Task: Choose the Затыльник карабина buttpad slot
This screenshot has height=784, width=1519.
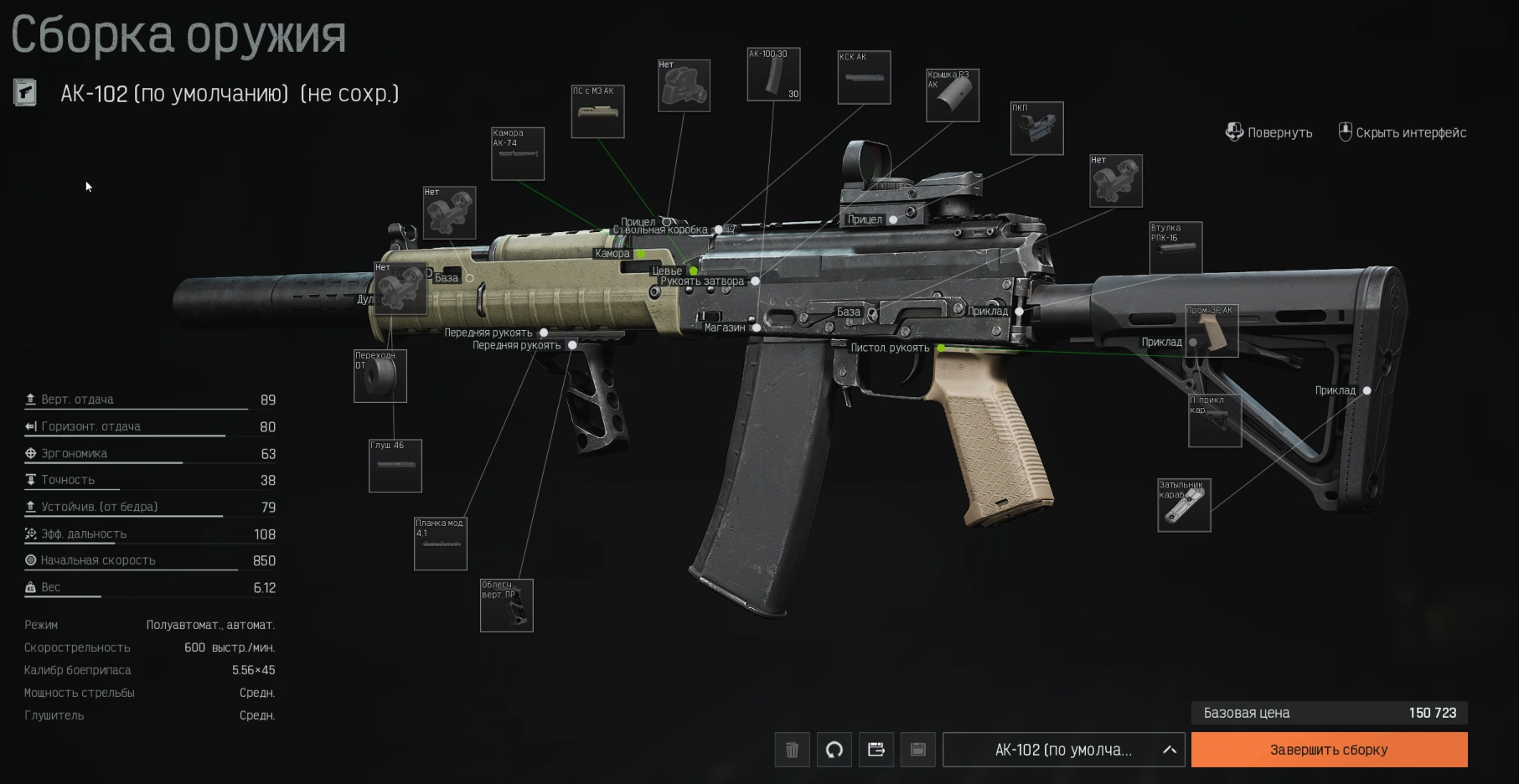Action: coord(1184,505)
